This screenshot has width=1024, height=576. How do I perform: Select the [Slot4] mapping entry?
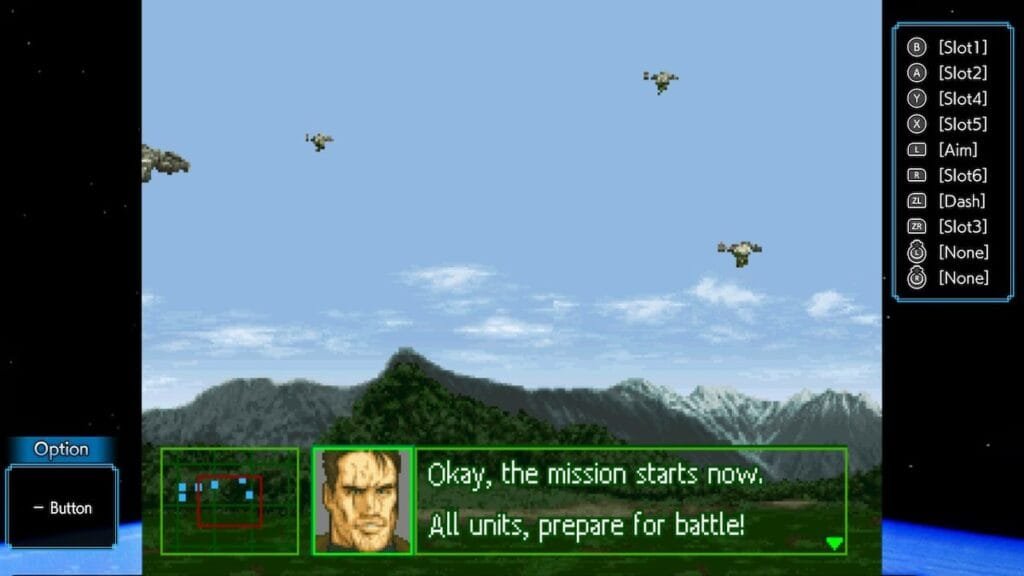(x=962, y=99)
